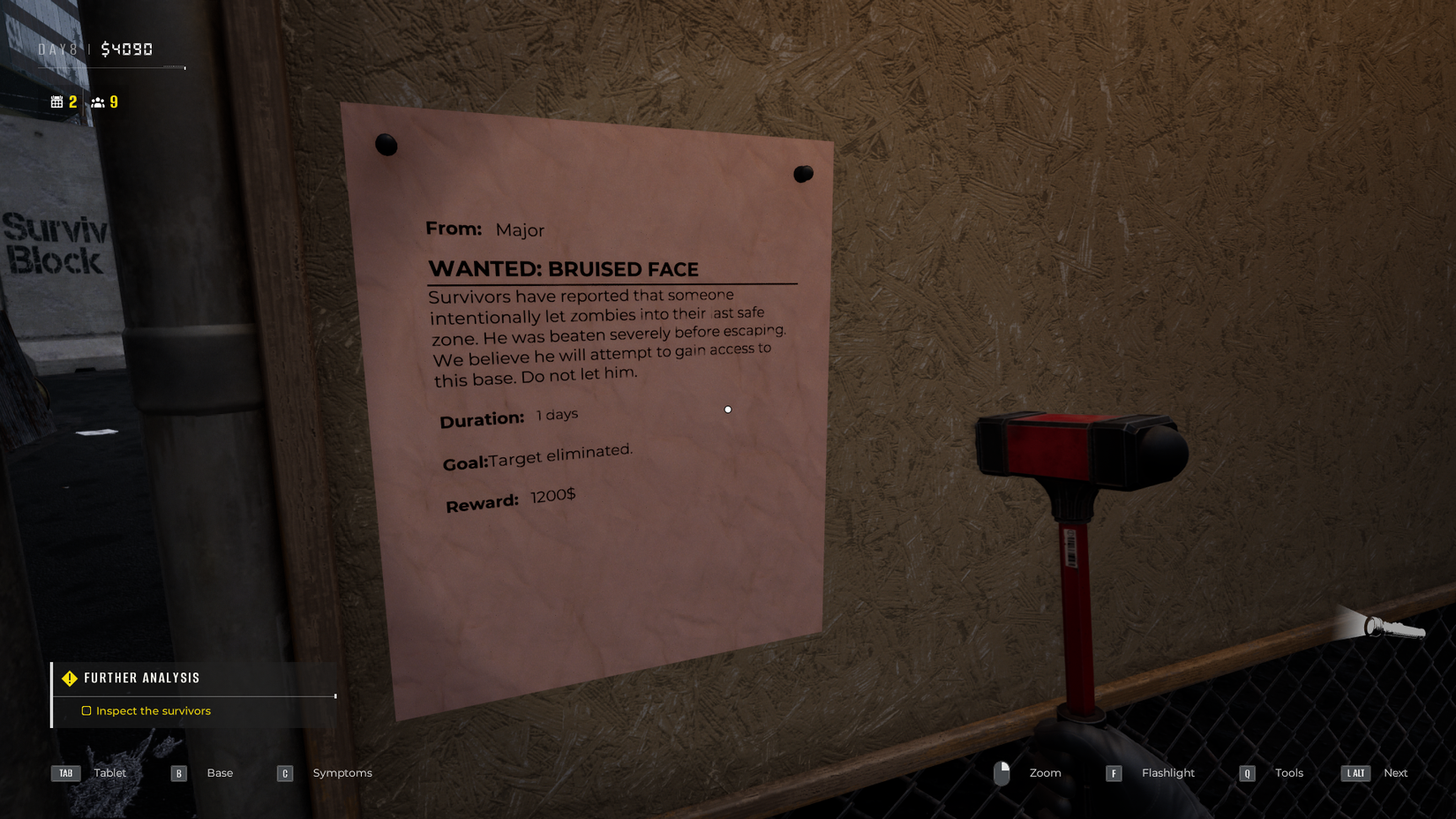Image resolution: width=1456 pixels, height=819 pixels.
Task: Click the quest progress bar under Further Analysis
Action: pyautogui.click(x=192, y=695)
